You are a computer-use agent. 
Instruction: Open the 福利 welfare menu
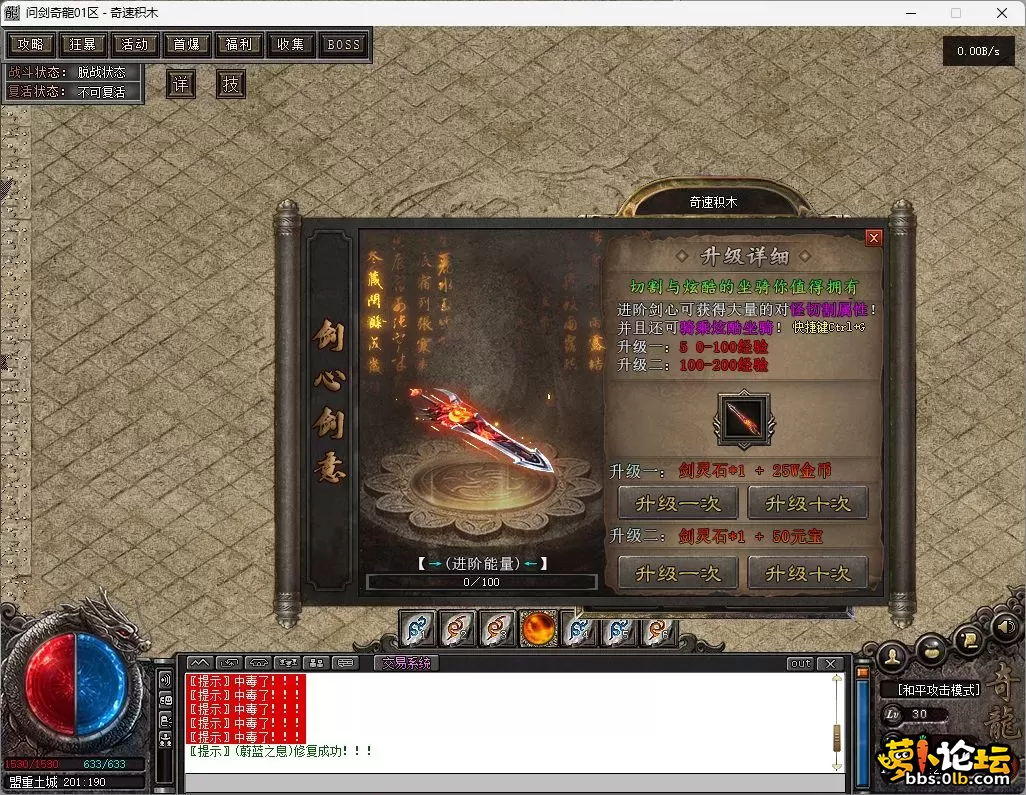click(239, 45)
